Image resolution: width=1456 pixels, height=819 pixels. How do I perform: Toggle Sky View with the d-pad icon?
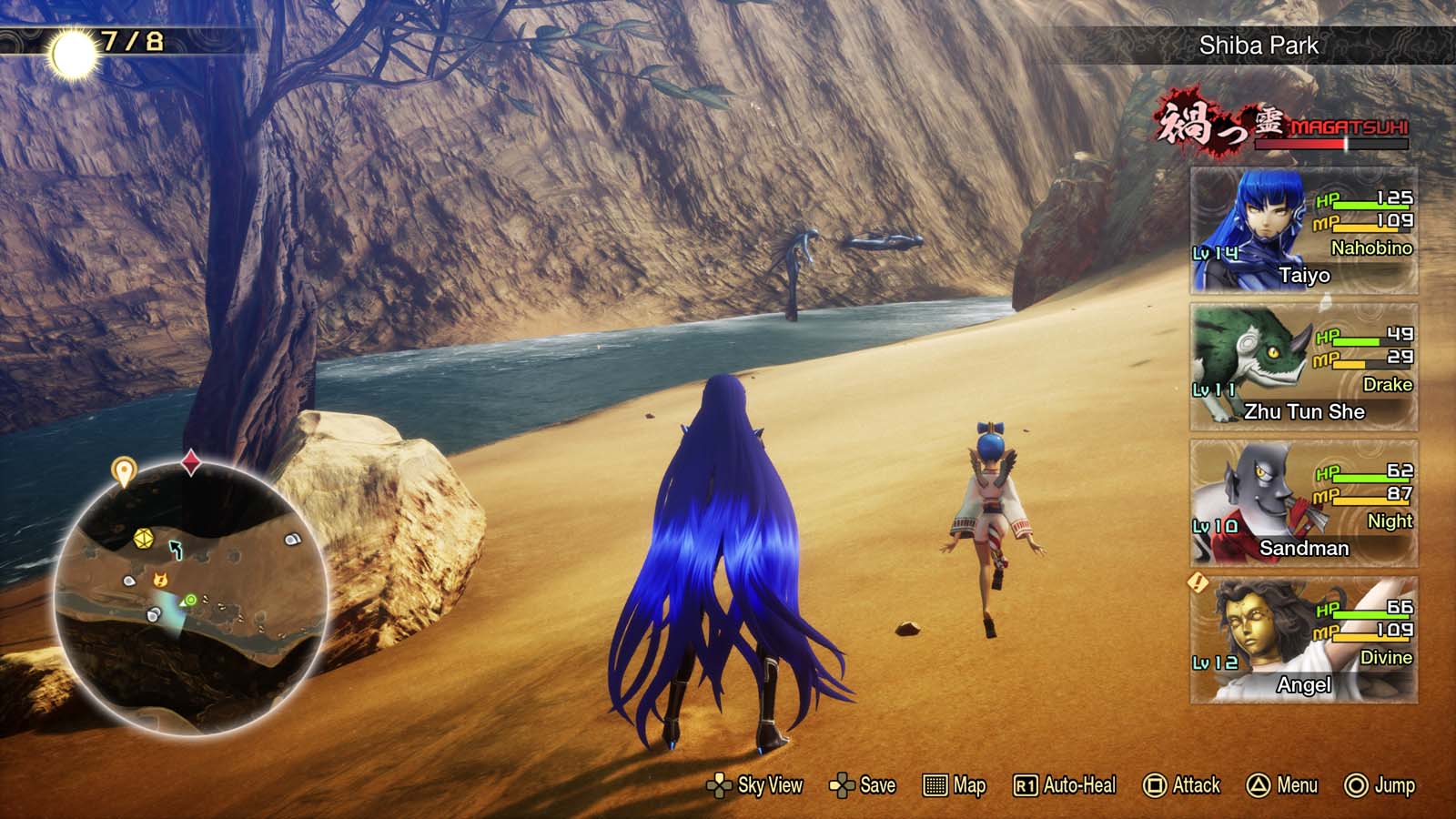coord(719,784)
